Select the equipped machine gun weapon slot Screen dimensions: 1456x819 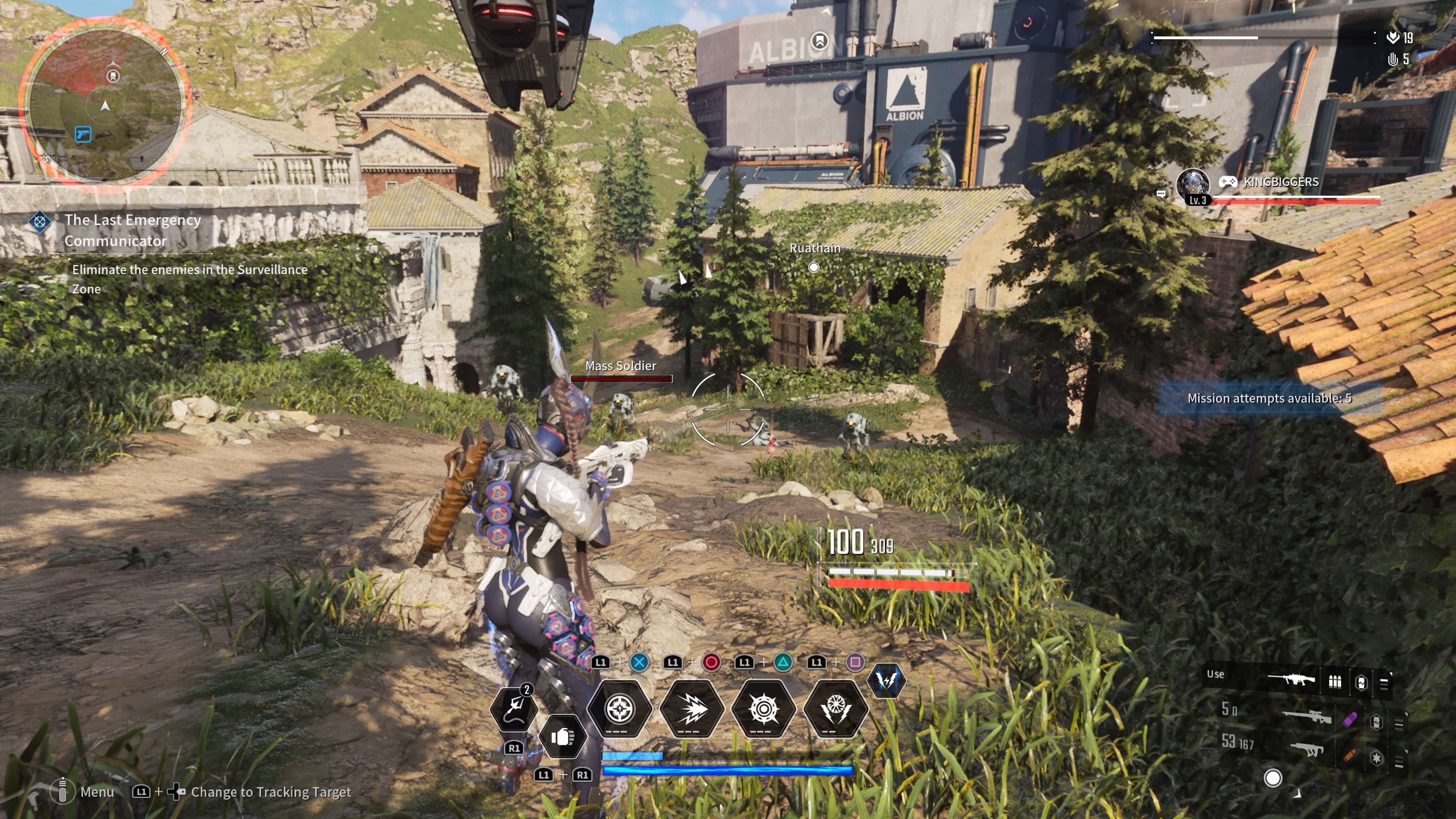[x=1291, y=679]
